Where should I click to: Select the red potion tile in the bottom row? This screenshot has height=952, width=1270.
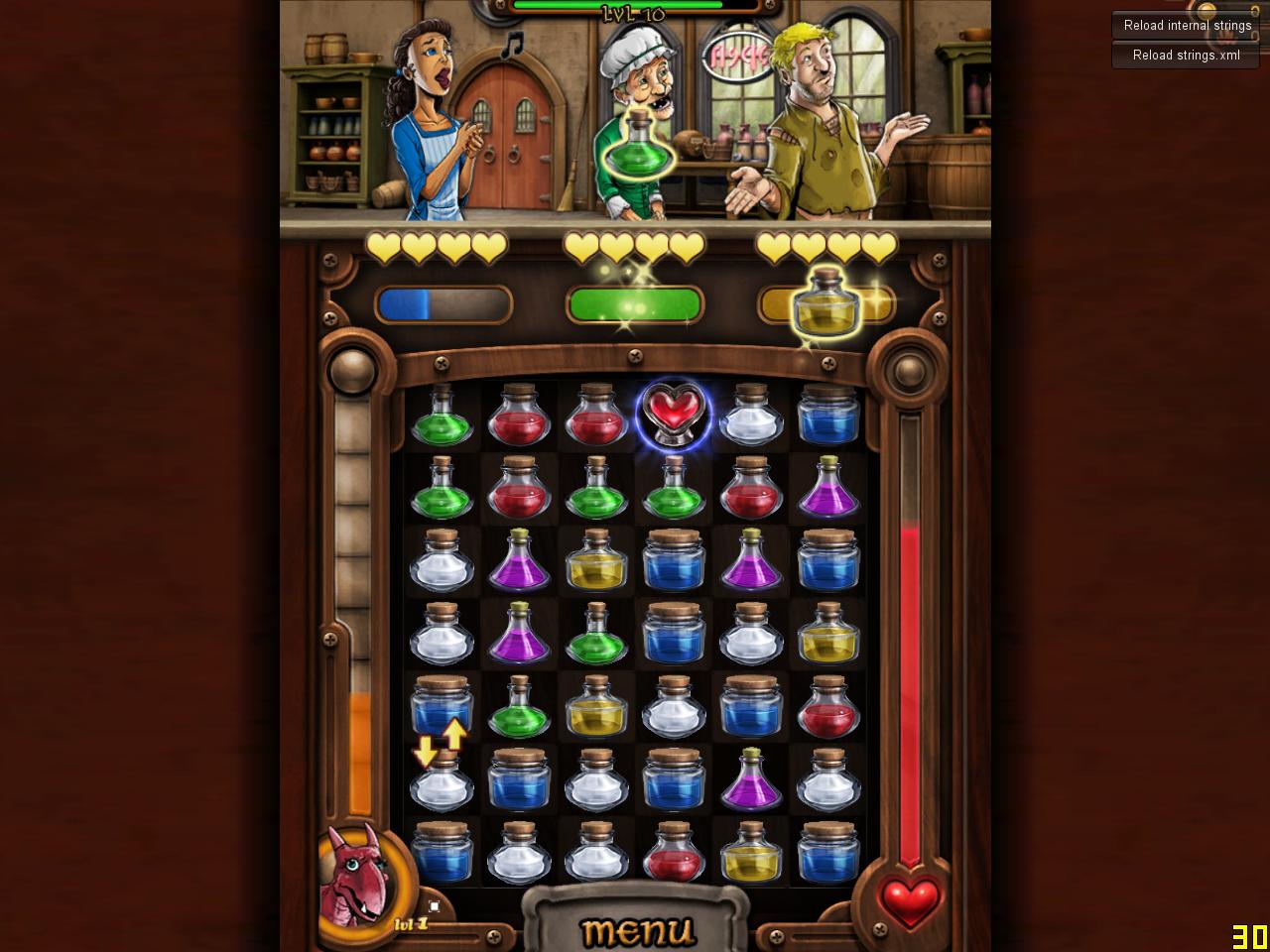pos(673,854)
